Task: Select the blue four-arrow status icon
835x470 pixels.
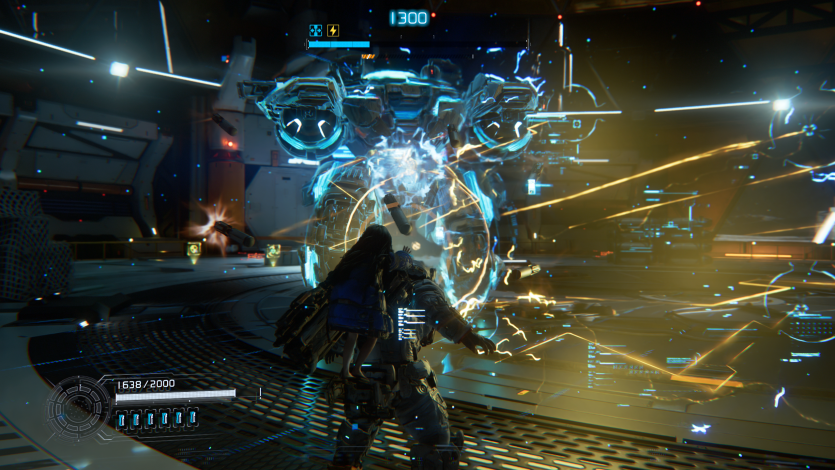Action: (x=316, y=30)
